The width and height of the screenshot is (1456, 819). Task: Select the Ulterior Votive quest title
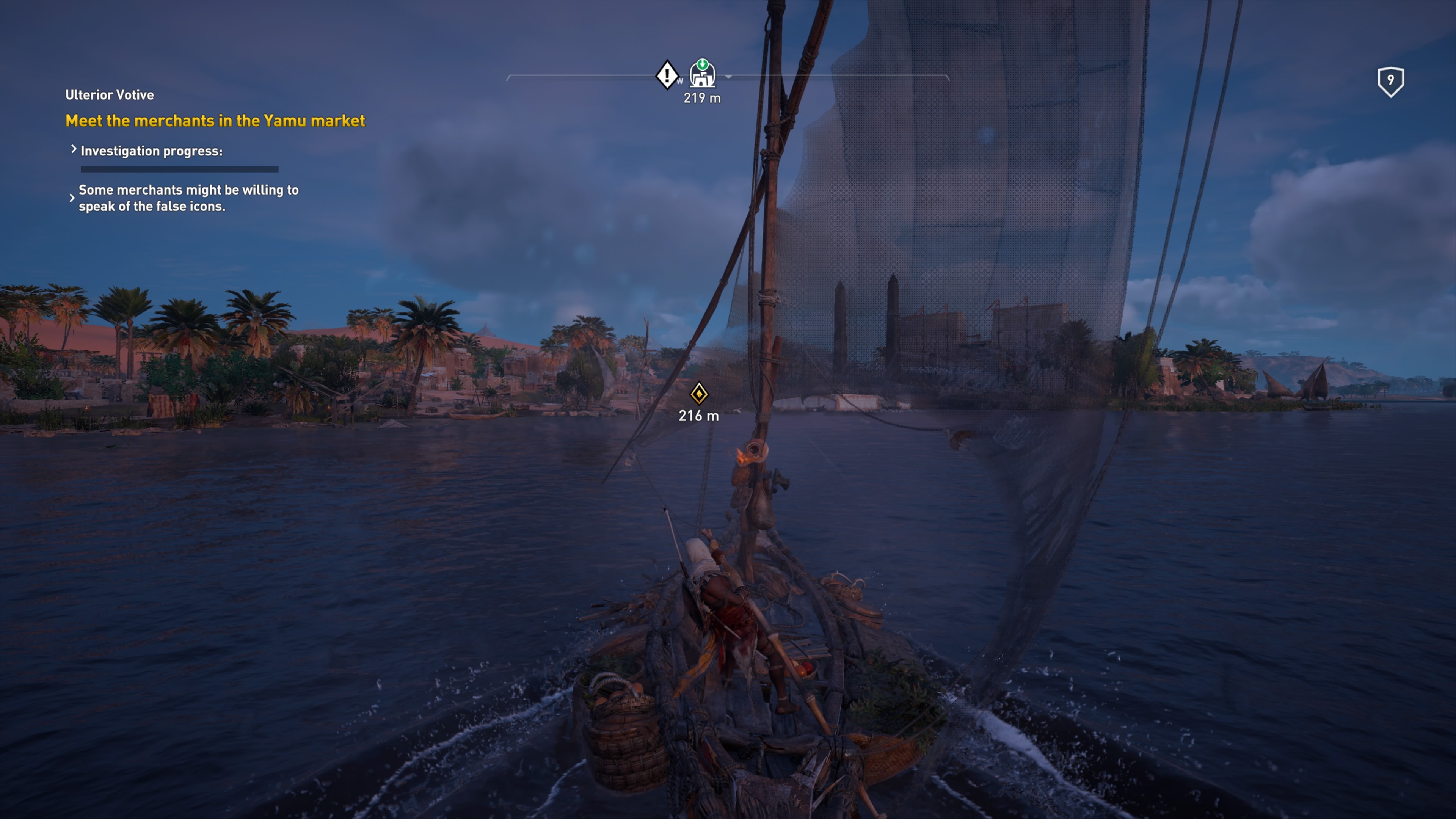pos(110,95)
